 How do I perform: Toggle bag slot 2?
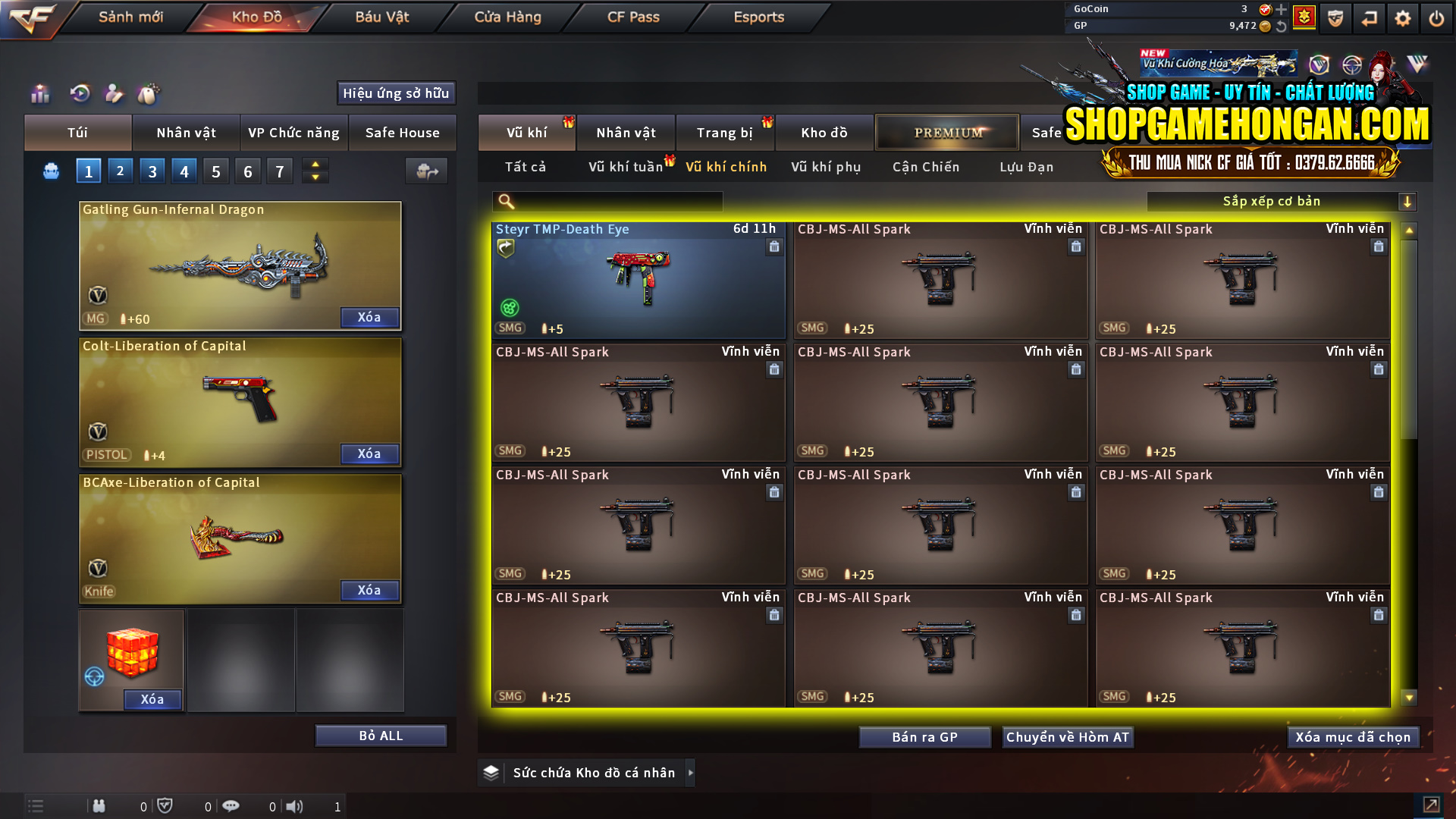click(120, 171)
